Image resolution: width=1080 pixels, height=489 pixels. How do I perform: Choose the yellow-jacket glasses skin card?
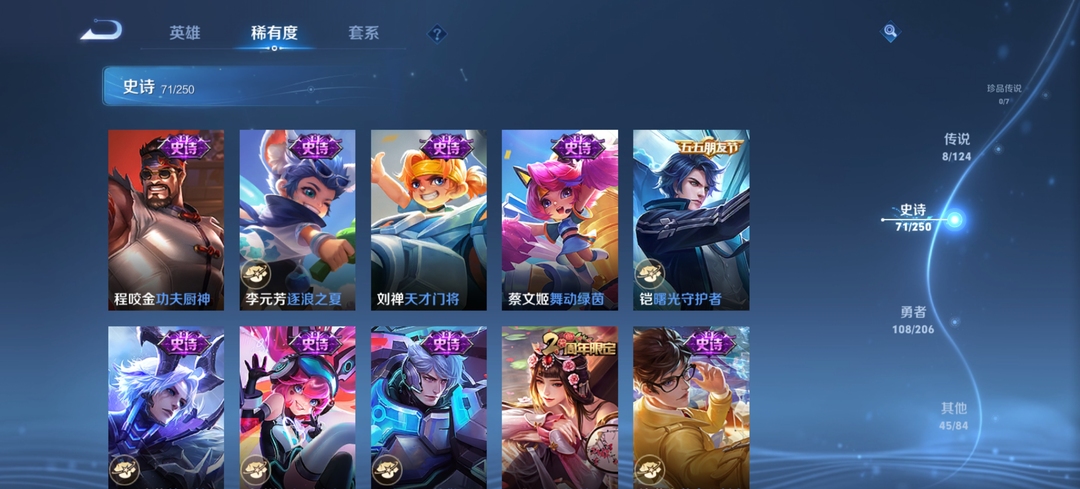pyautogui.click(x=691, y=407)
